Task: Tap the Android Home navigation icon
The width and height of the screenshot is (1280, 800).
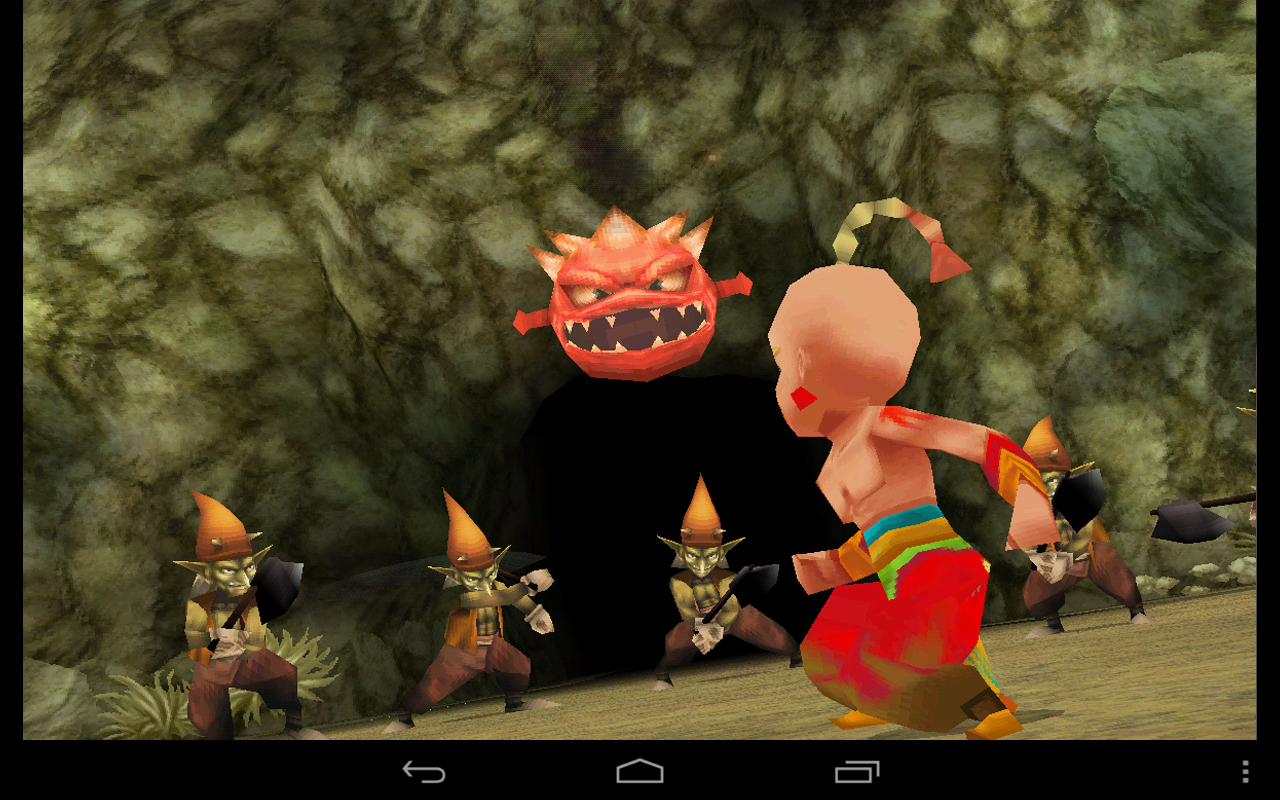Action: pos(640,771)
